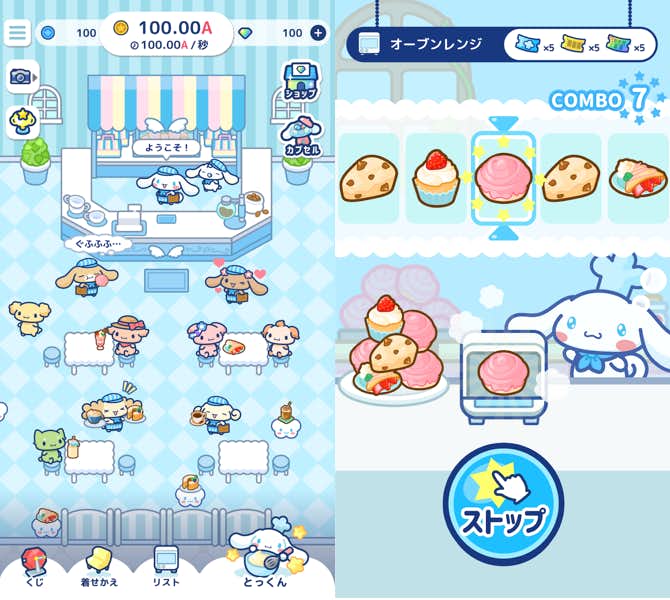This screenshot has height=600, width=670.
Task: Open the カプセル capsule menu
Action: coord(300,135)
